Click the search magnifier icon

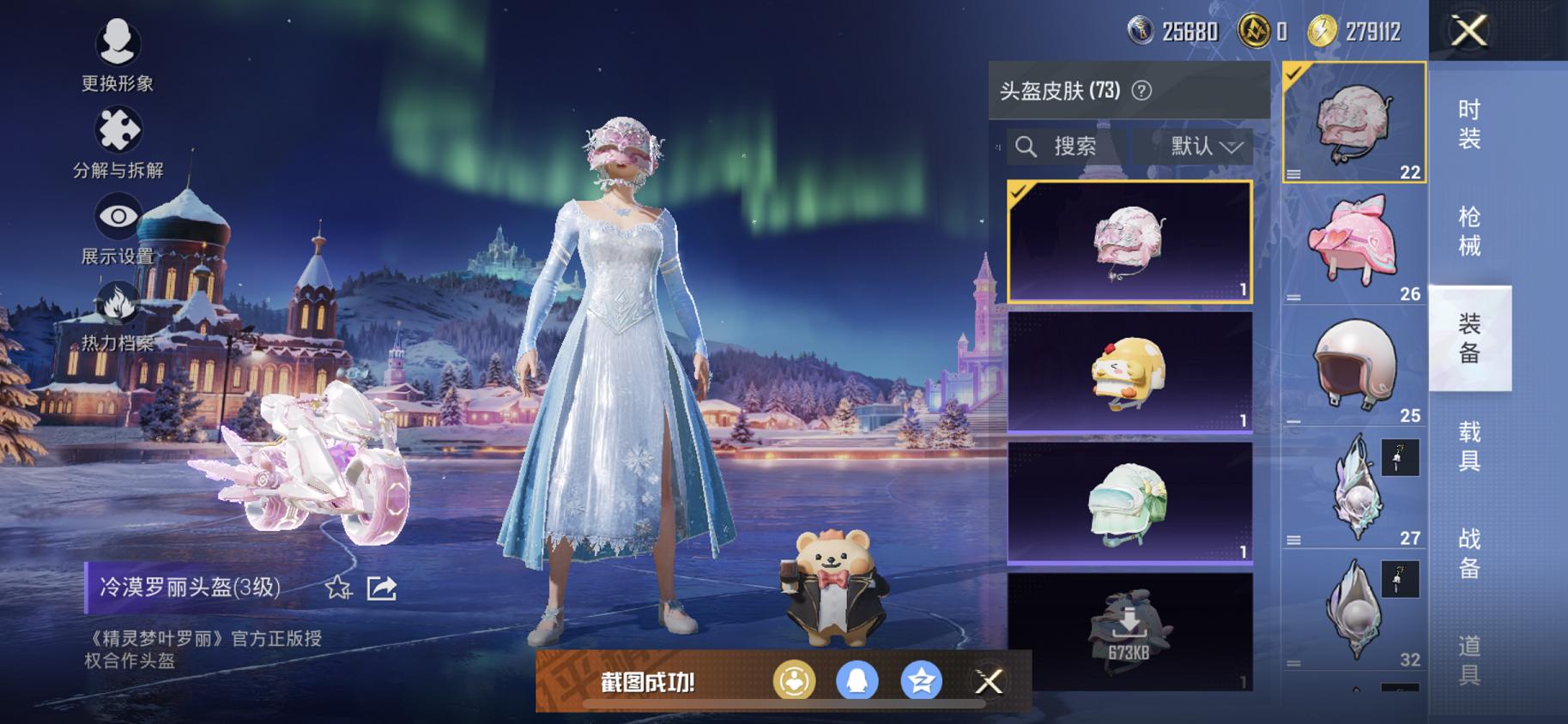(1026, 146)
